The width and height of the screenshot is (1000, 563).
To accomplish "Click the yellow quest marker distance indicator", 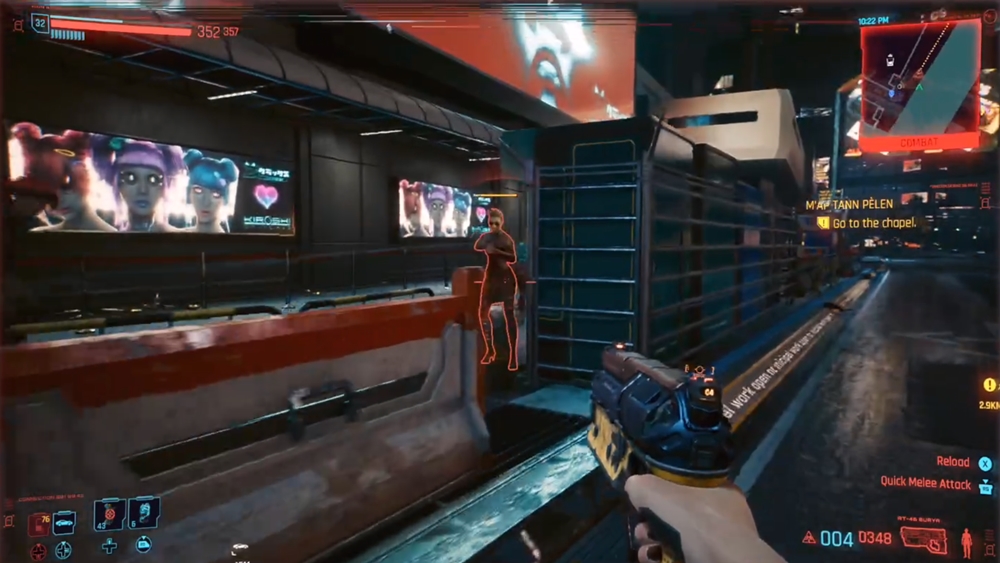I will [x=990, y=393].
